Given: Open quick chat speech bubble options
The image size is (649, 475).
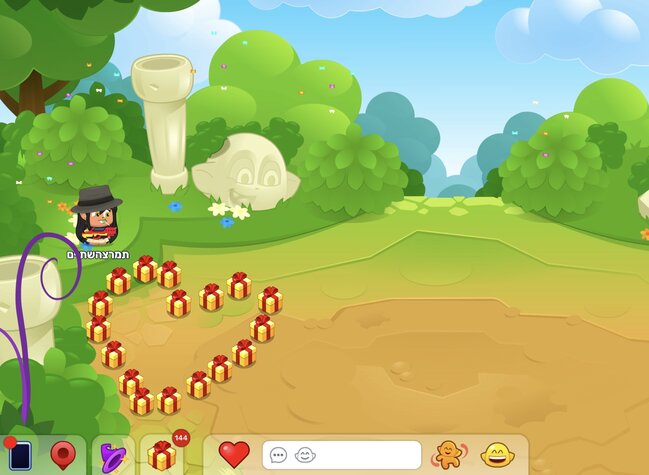Looking at the screenshot, I should (x=279, y=455).
